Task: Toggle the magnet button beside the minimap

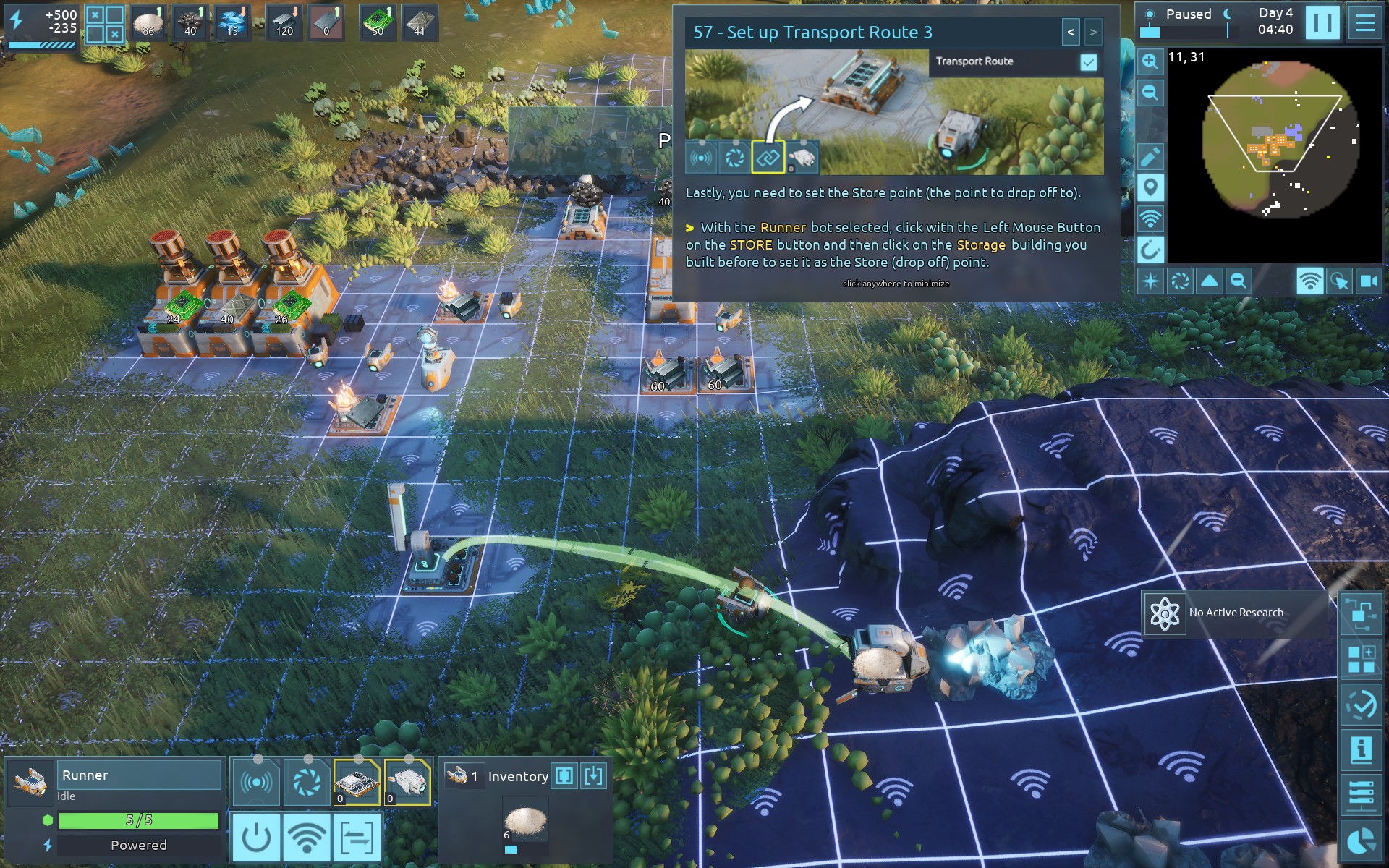Action: tap(1150, 250)
